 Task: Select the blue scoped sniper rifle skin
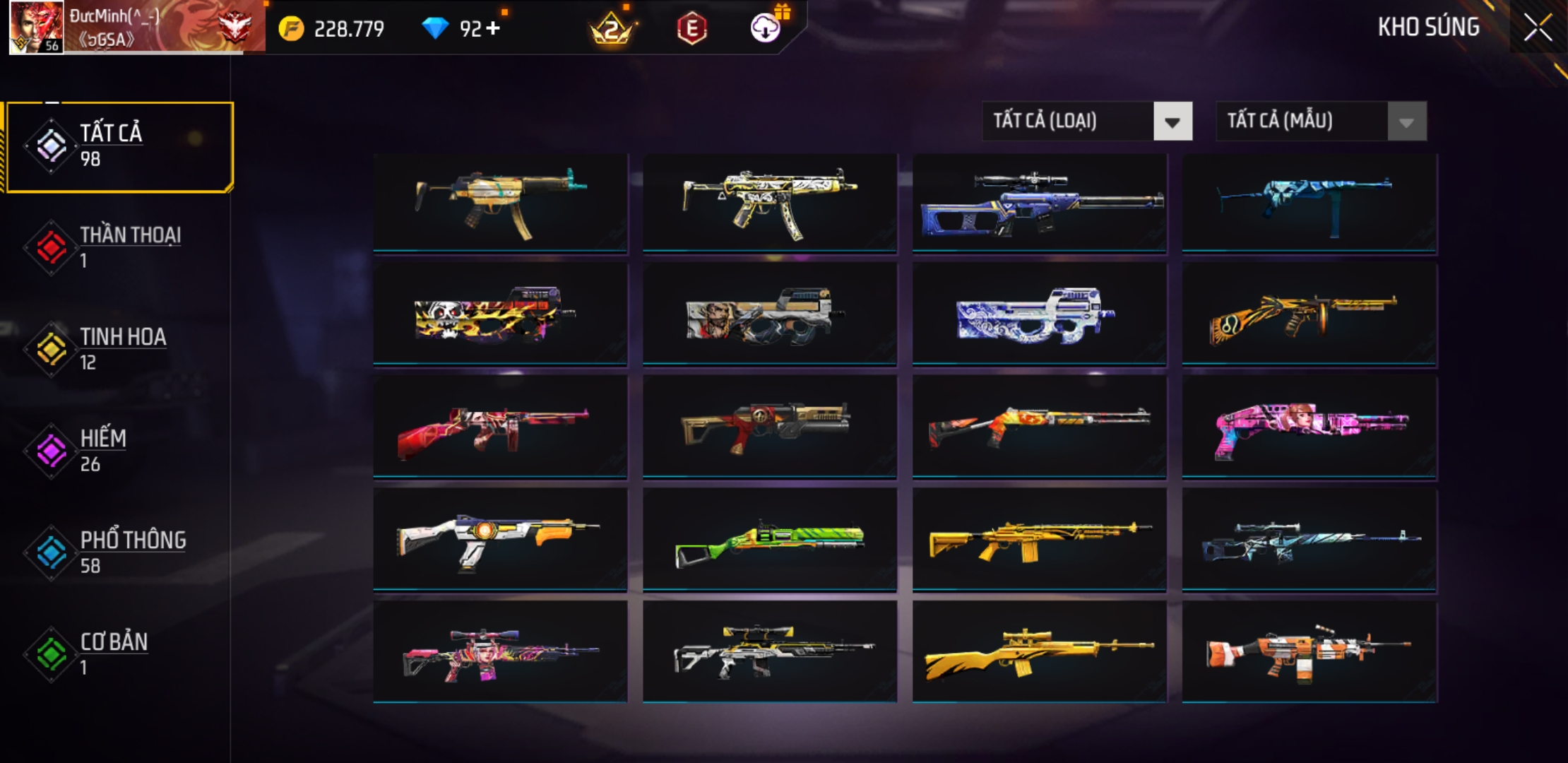(x=1039, y=203)
